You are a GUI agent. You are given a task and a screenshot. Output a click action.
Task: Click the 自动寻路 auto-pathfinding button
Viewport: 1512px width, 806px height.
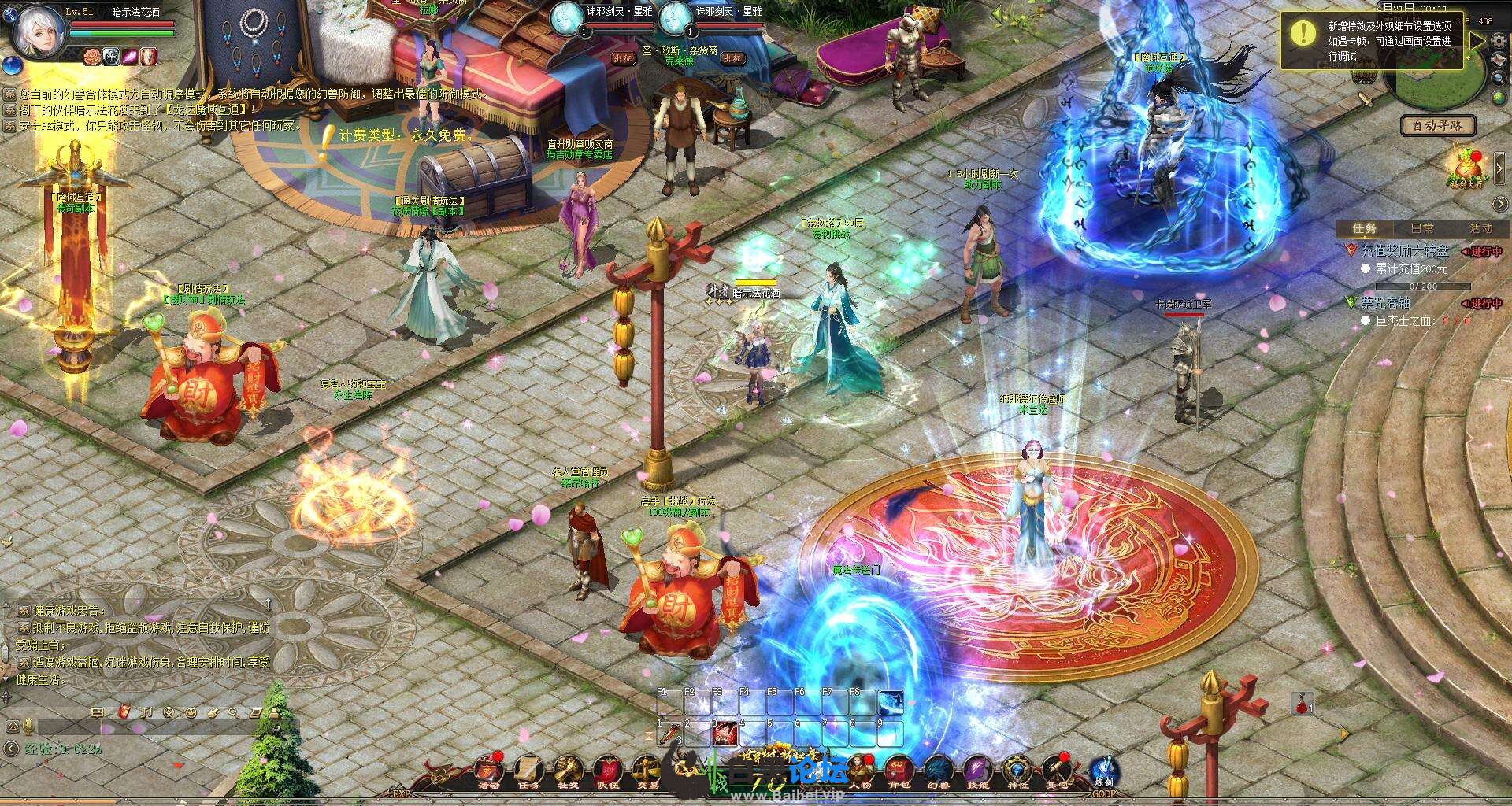[x=1438, y=125]
